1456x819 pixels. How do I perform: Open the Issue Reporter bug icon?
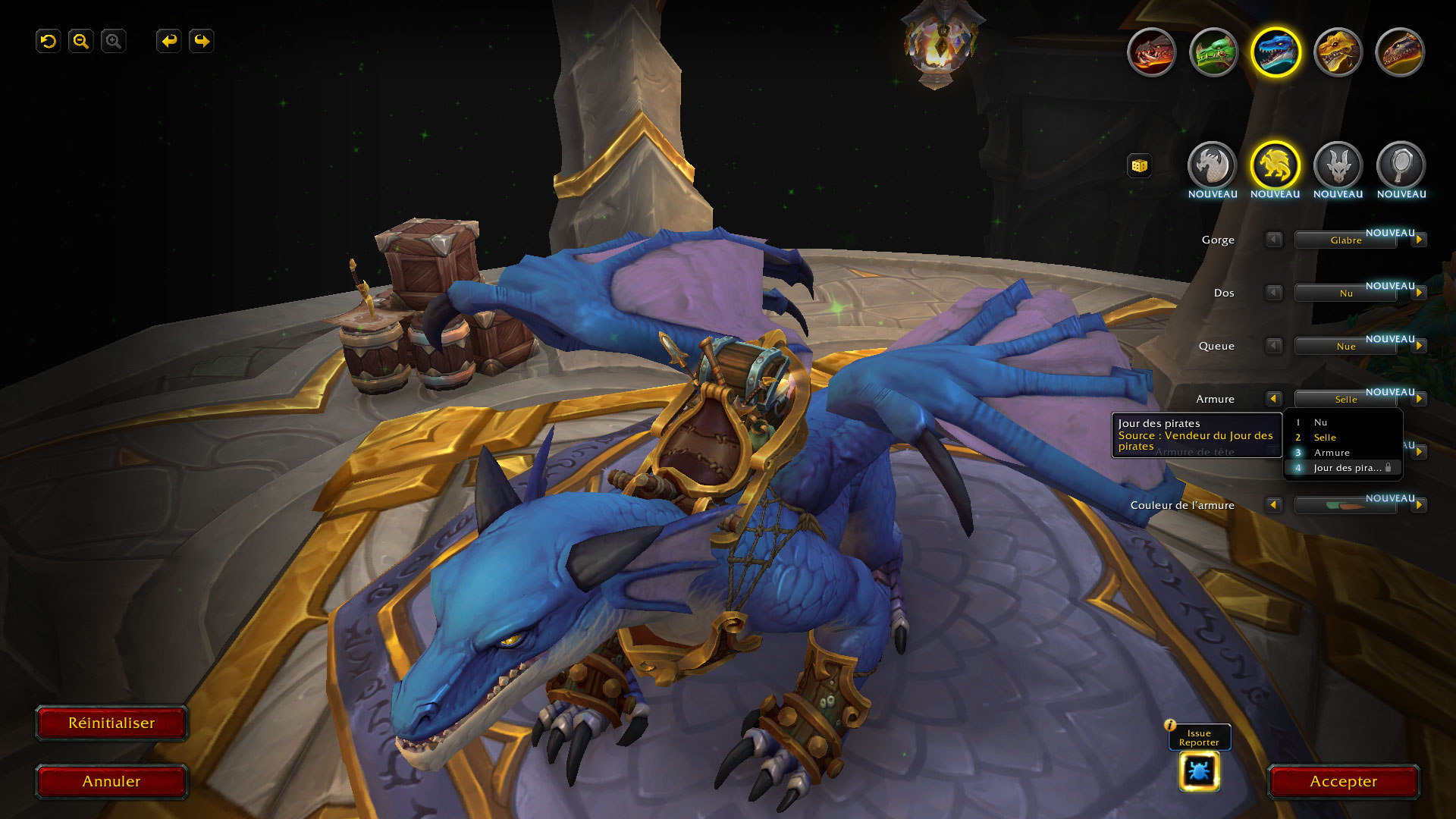click(x=1199, y=771)
